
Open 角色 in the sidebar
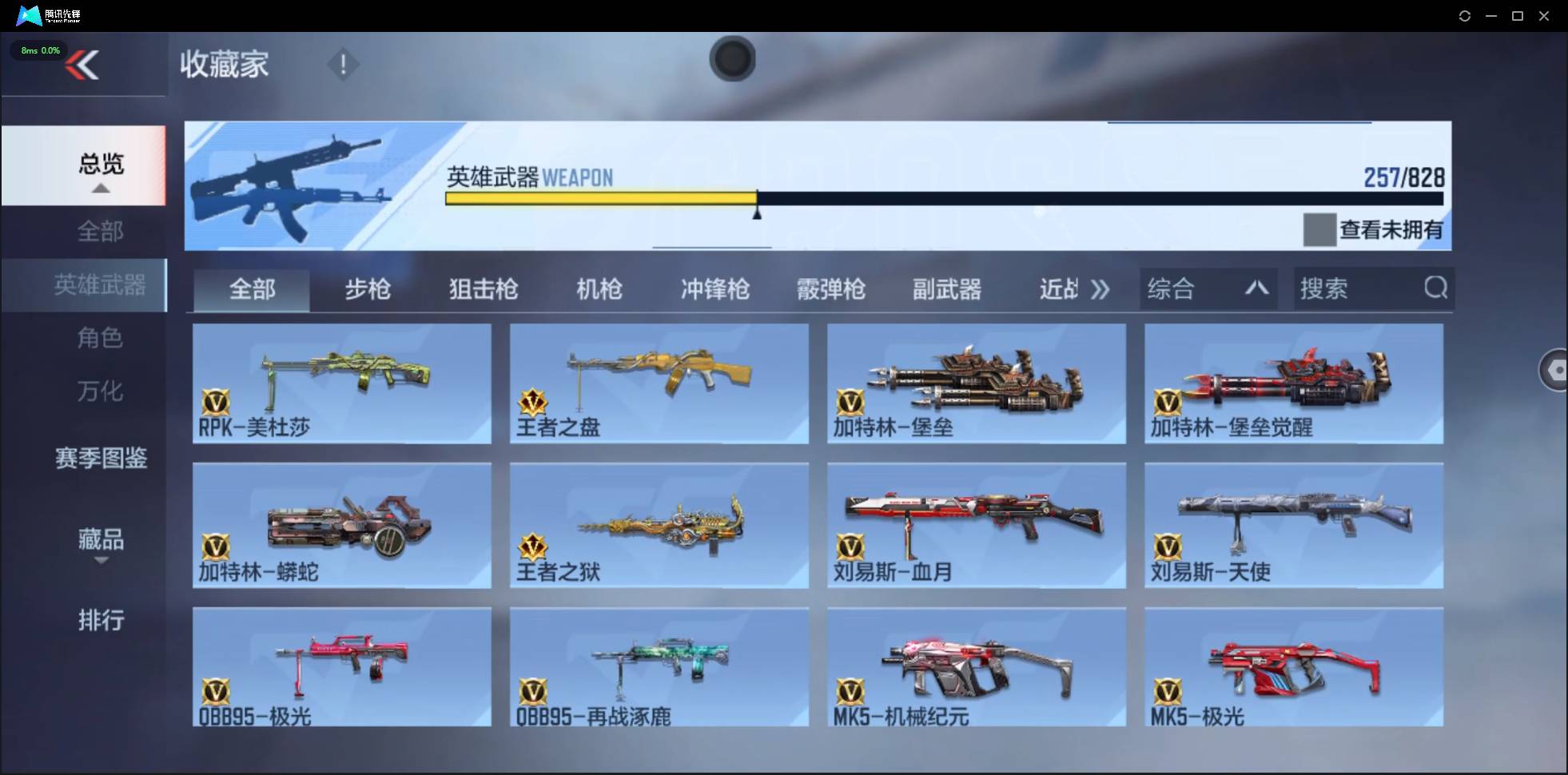click(x=100, y=338)
